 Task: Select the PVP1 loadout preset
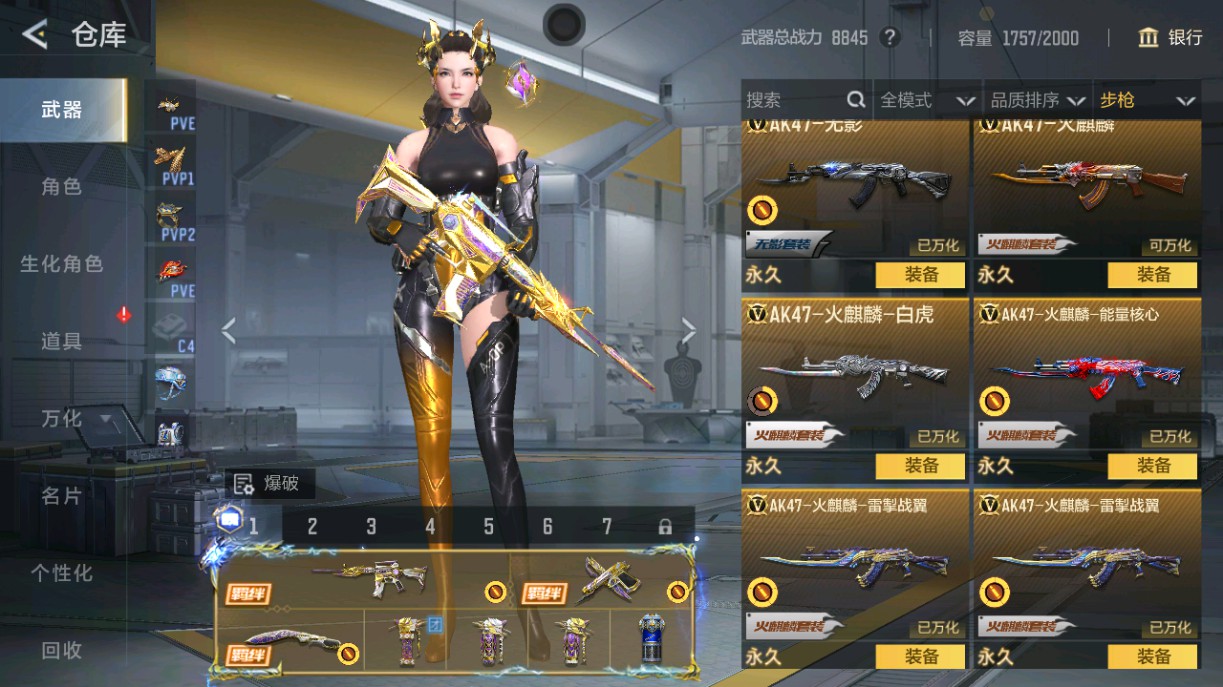pos(176,165)
